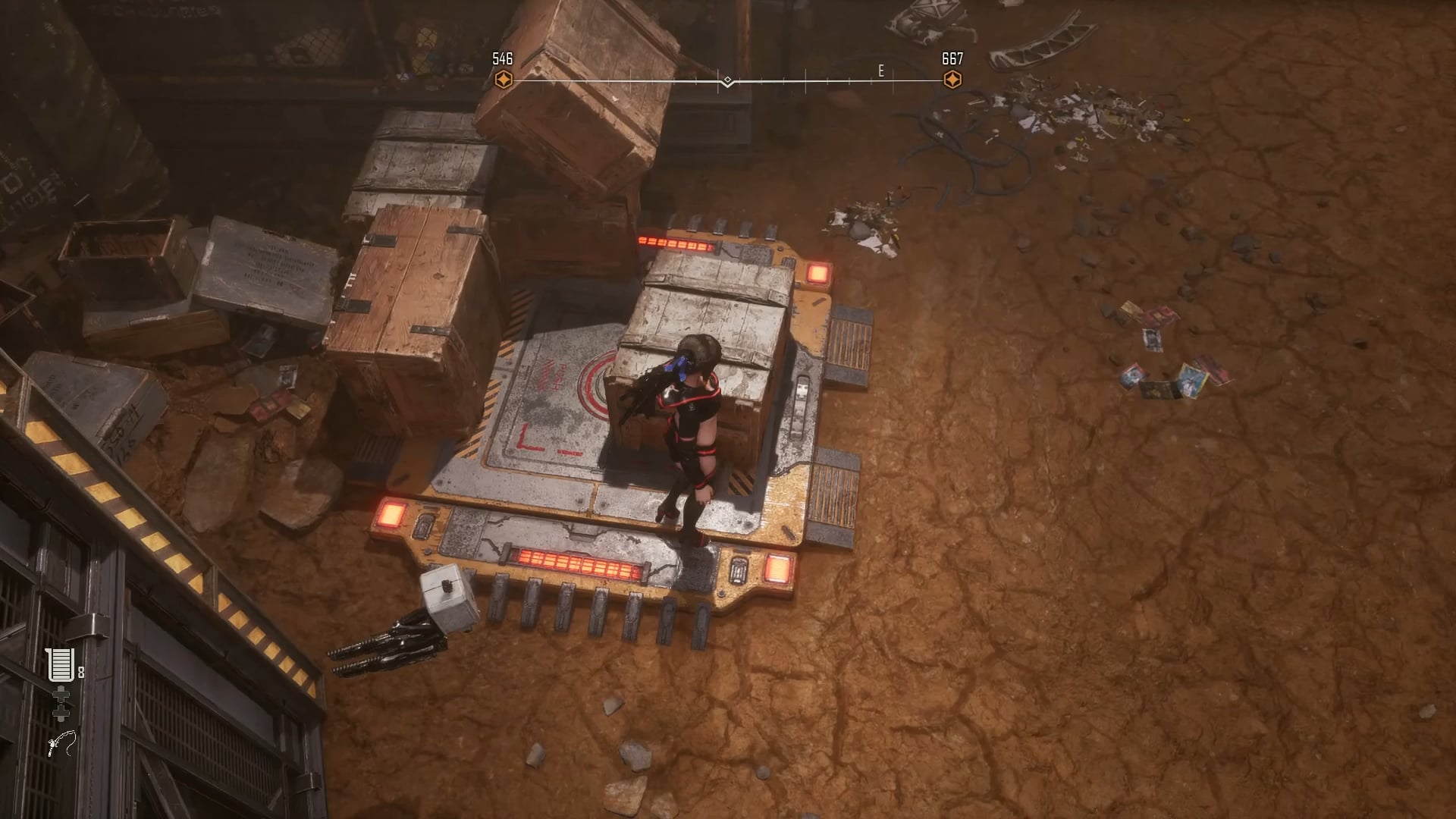Viewport: 1456px width, 819px height.
Task: Use the tumbler healing item icon
Action: click(x=60, y=665)
